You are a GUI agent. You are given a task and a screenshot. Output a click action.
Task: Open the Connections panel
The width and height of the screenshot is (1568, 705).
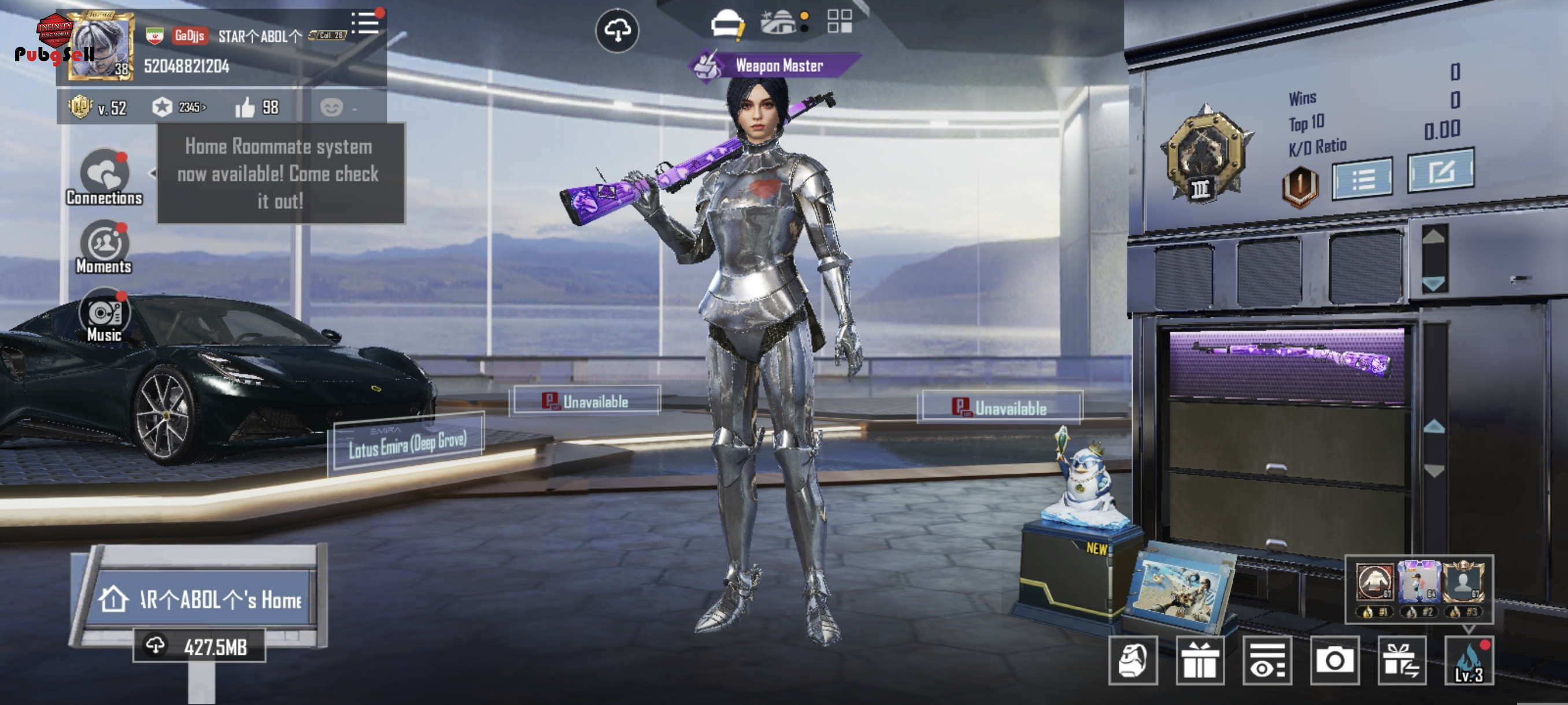pyautogui.click(x=104, y=176)
